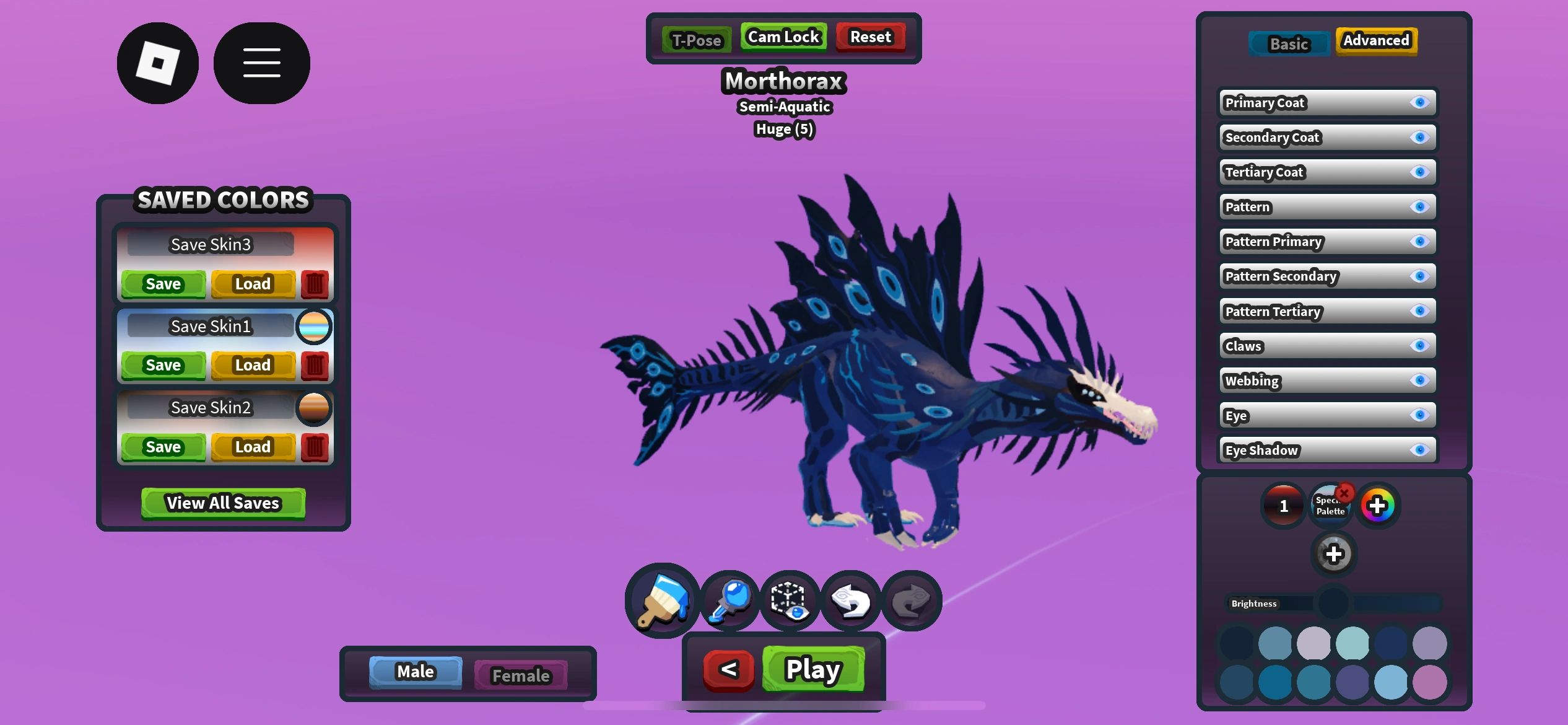Switch to the Basic tab
This screenshot has height=725, width=1568.
(x=1289, y=43)
